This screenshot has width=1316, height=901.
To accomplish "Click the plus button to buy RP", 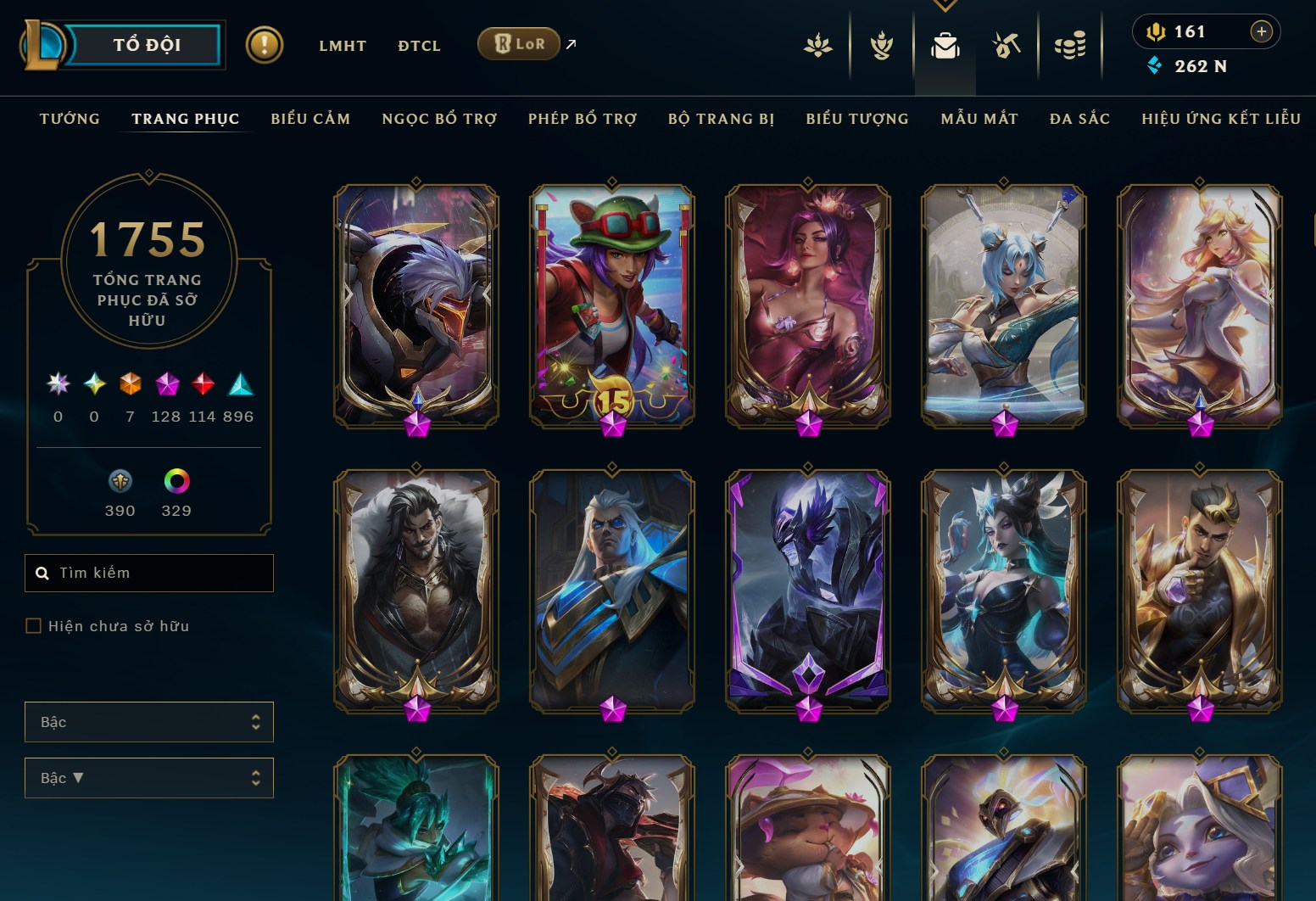I will coord(1262,31).
